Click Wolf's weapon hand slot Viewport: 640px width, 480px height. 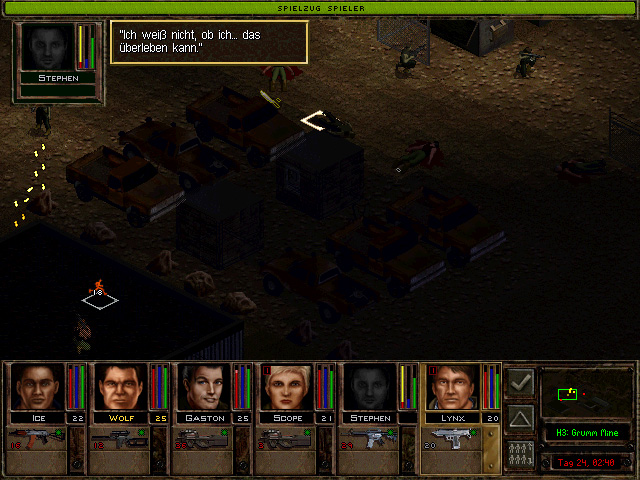click(120, 440)
